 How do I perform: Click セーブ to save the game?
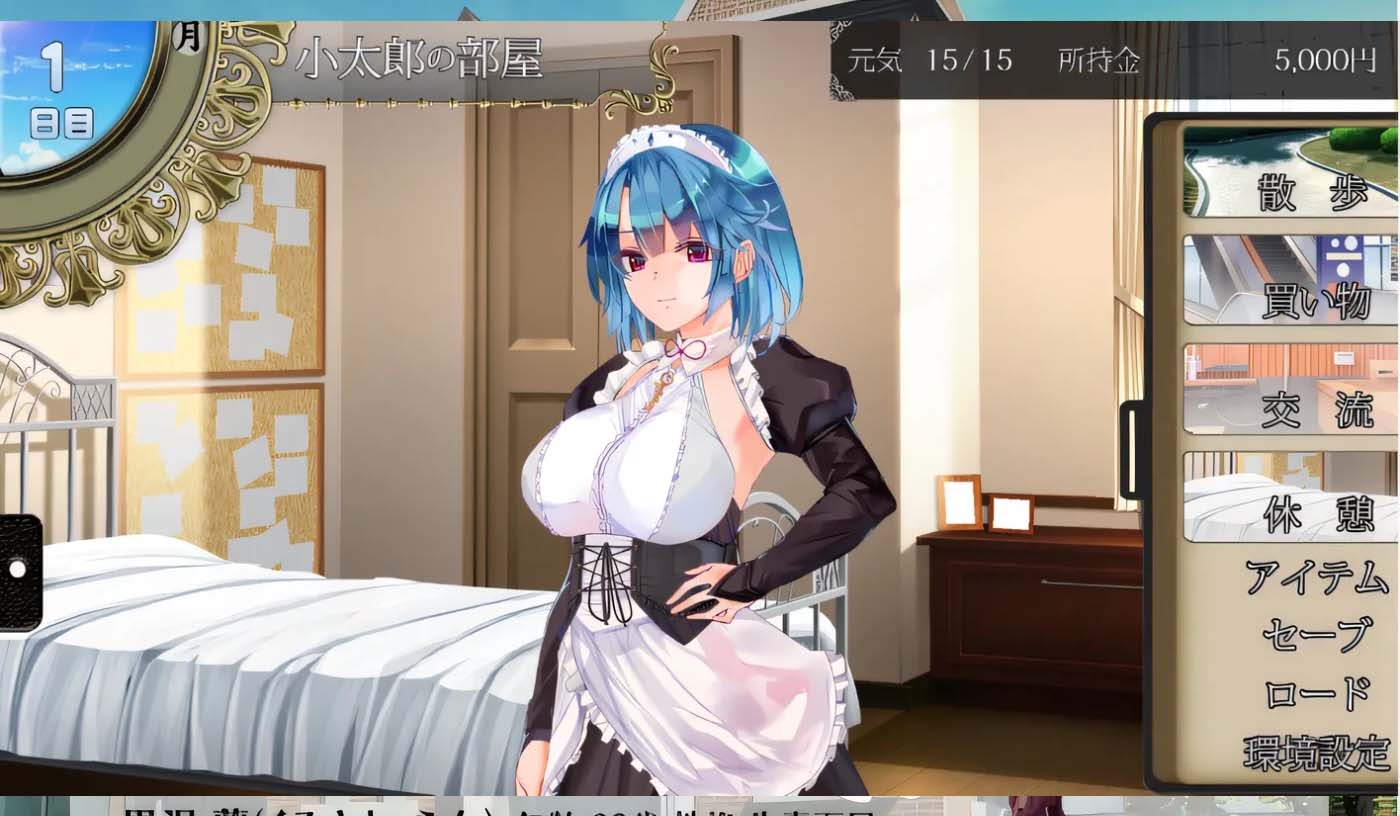click(x=1316, y=634)
